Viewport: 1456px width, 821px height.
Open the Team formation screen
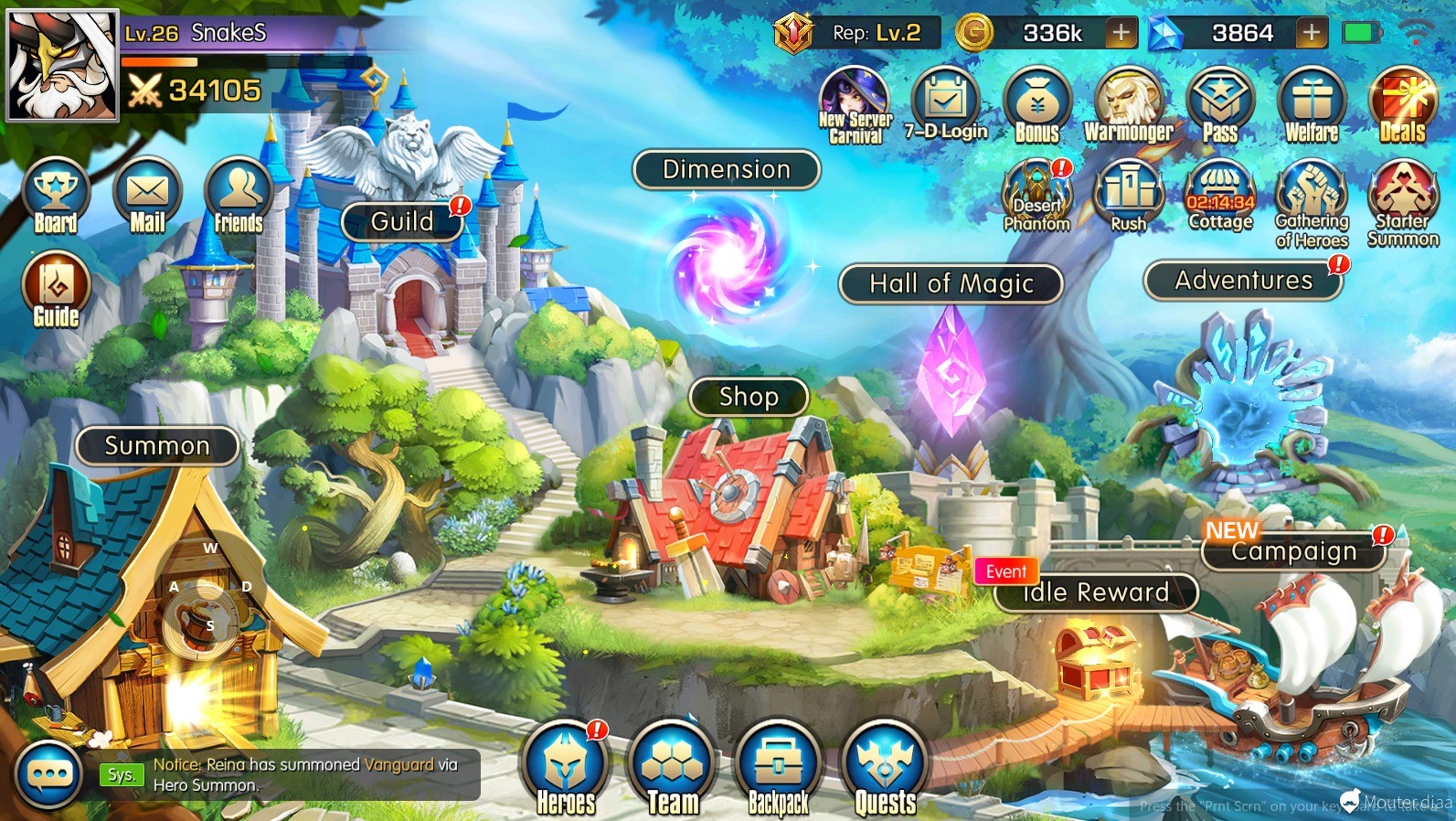[673, 768]
